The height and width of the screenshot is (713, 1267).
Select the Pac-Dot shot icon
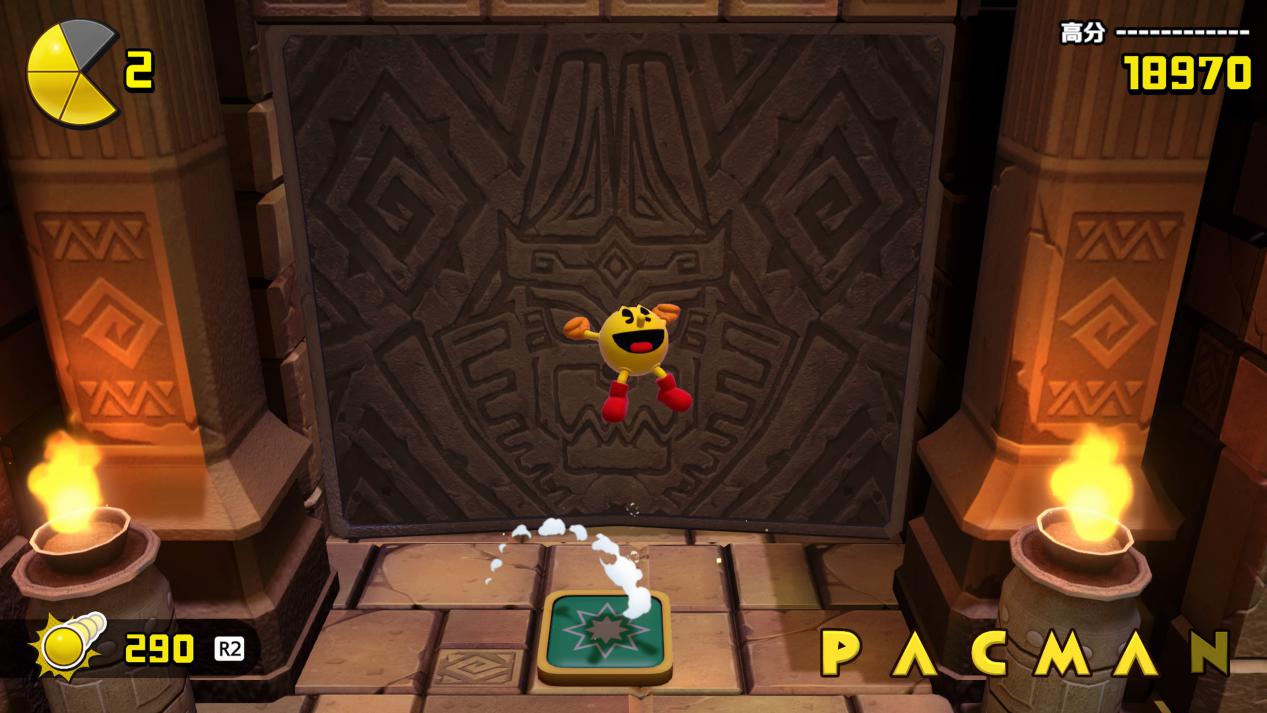pos(68,647)
